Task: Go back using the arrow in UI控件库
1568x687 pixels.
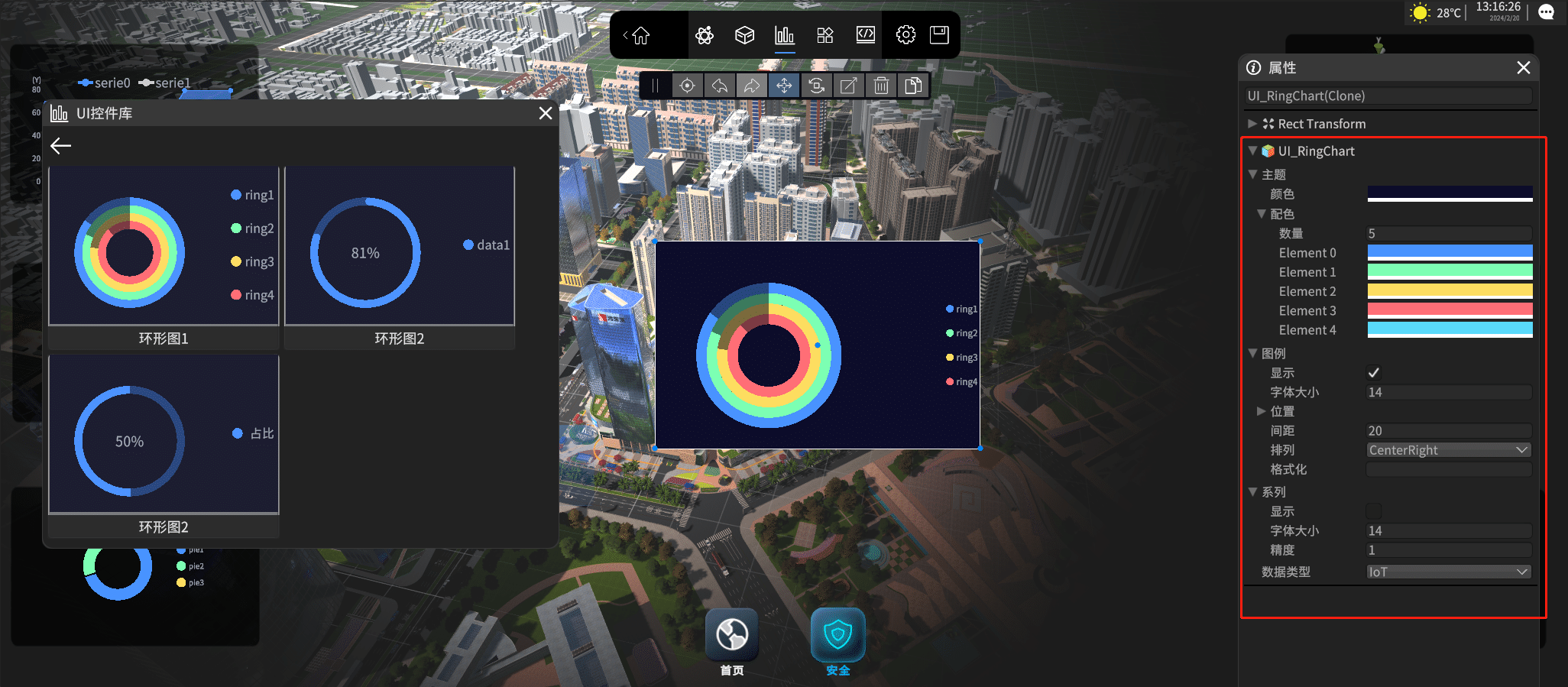Action: click(61, 146)
